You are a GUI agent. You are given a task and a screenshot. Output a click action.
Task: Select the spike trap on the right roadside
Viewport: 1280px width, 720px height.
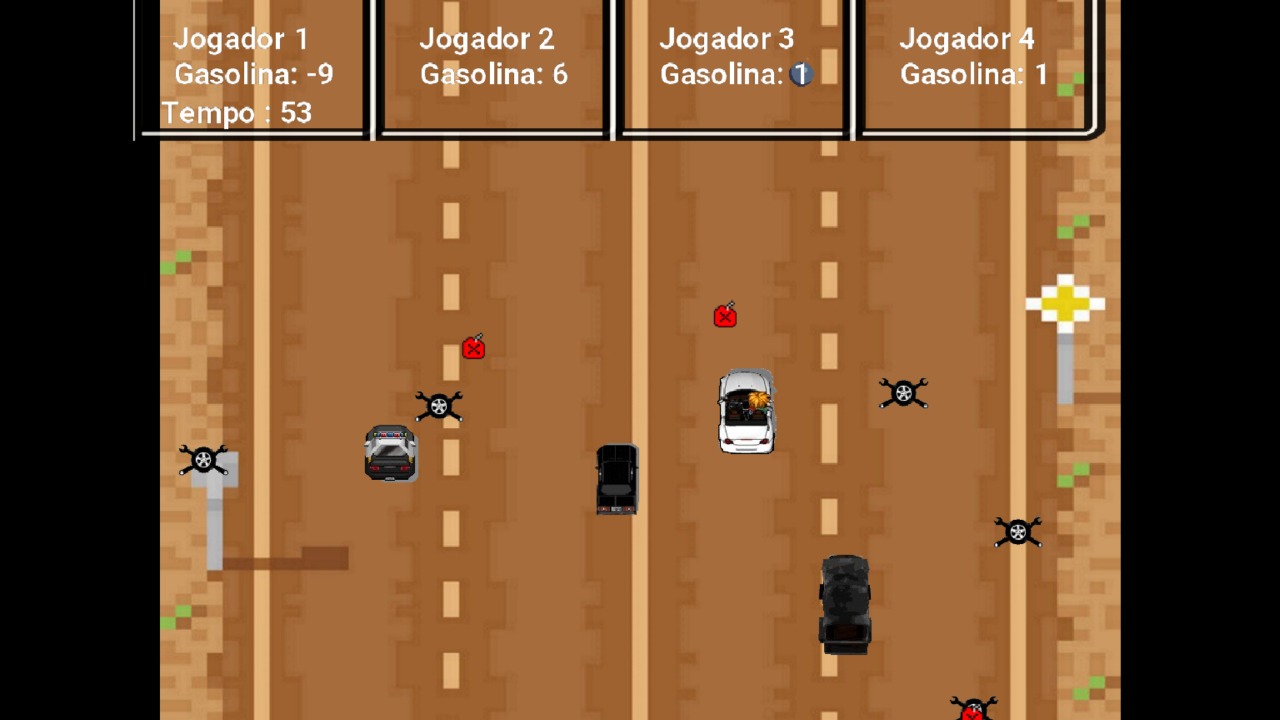1018,532
